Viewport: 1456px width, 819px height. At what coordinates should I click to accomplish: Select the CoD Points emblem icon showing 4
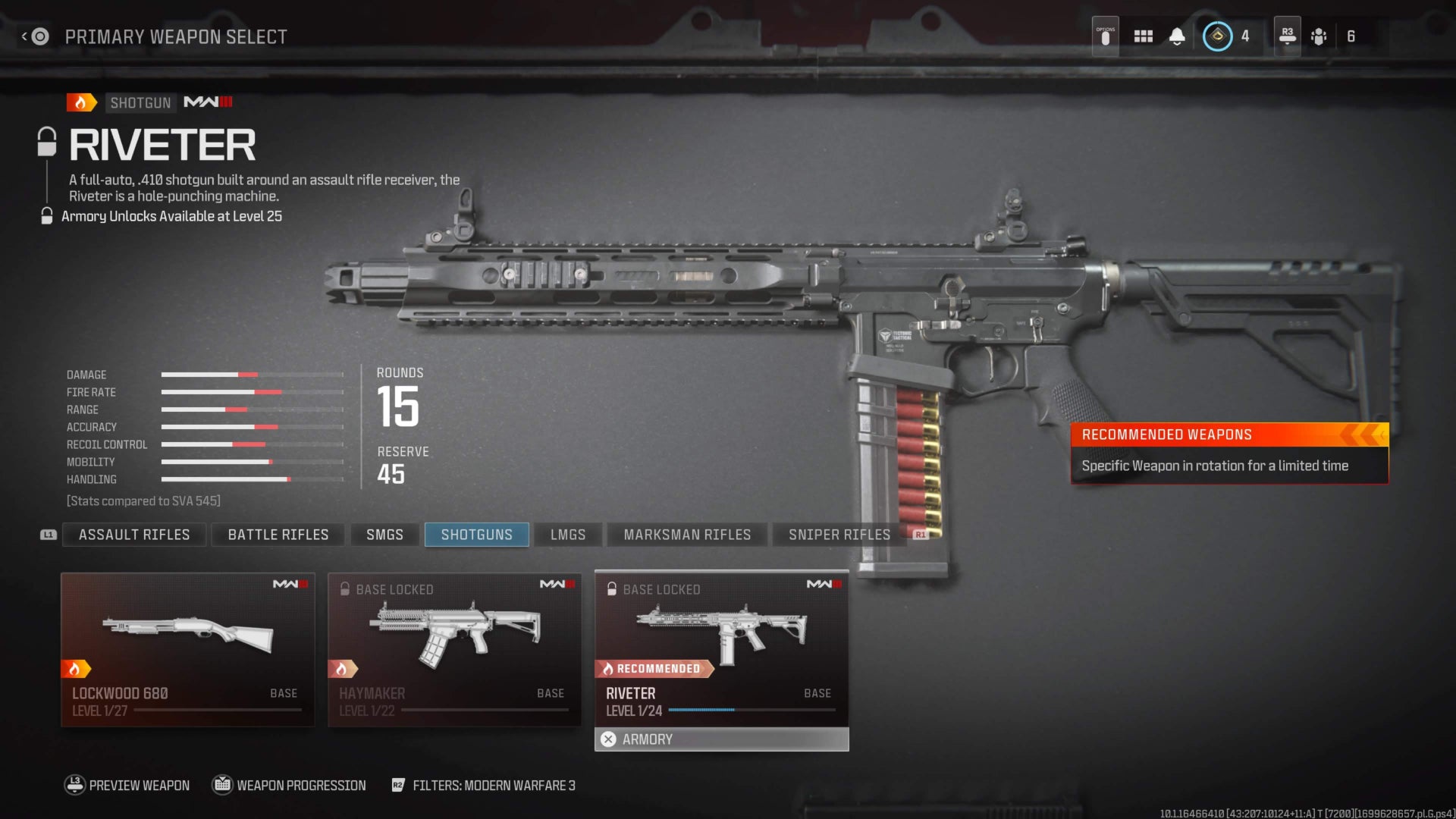click(x=1217, y=35)
